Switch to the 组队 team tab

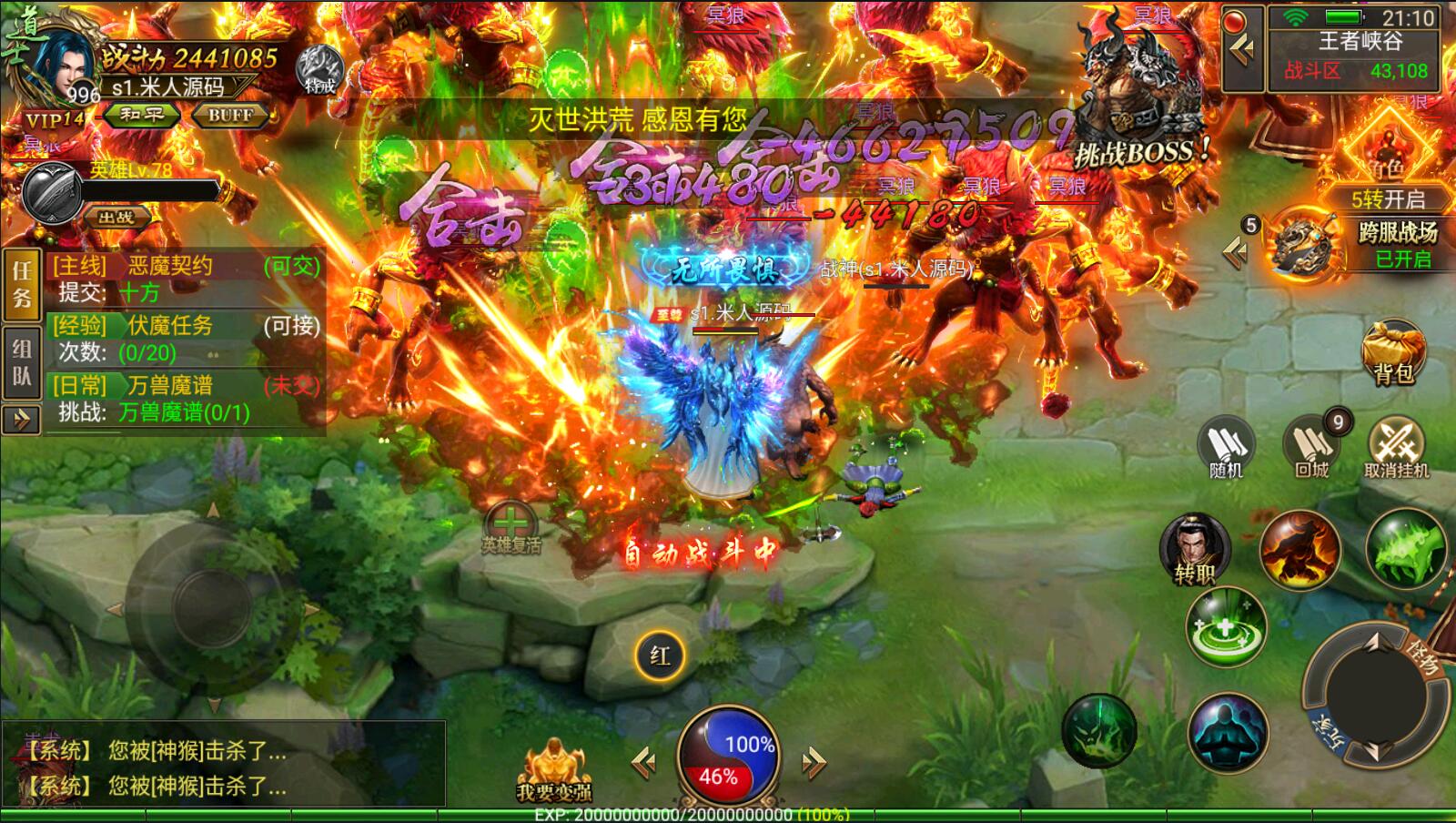(22, 362)
